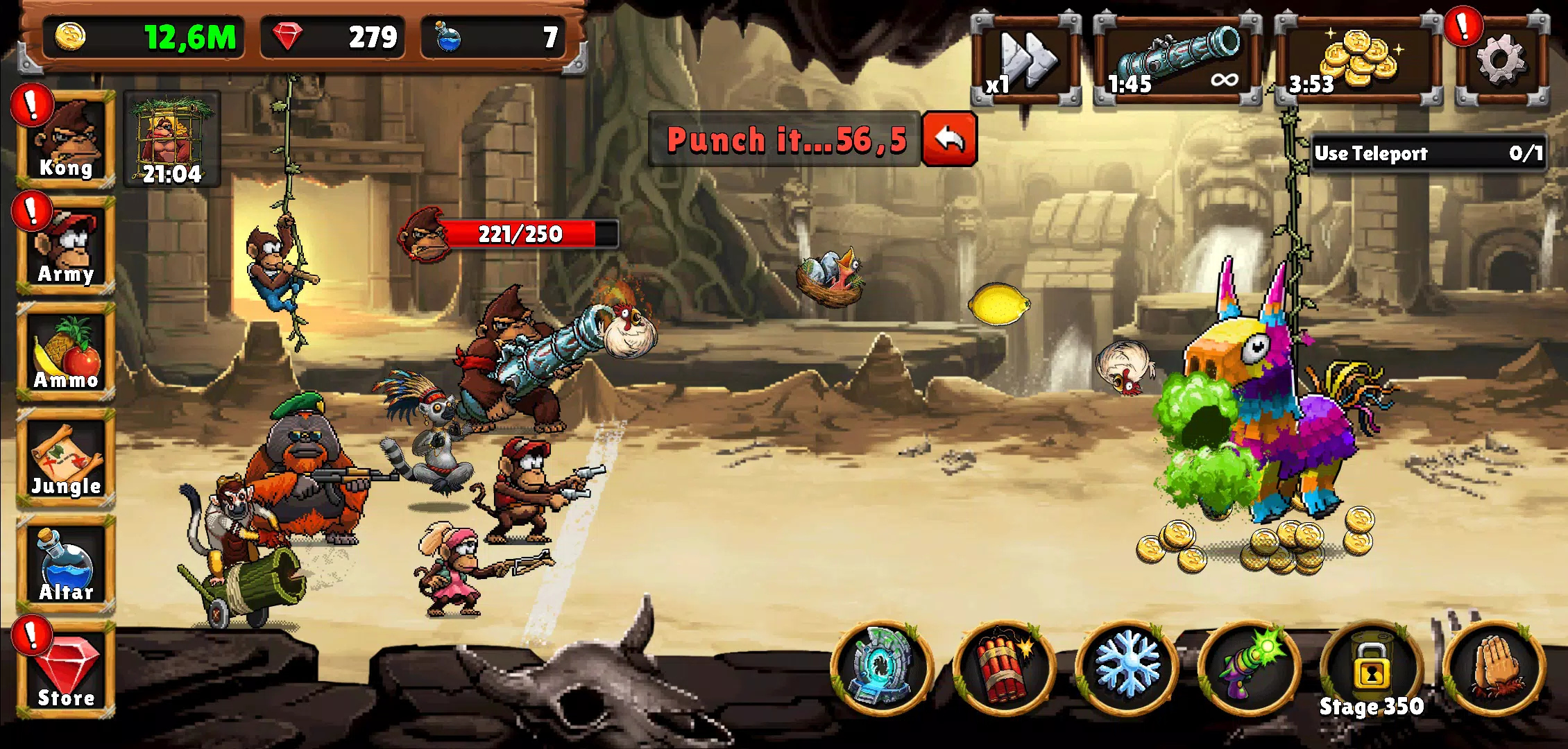Open the Army menu
The width and height of the screenshot is (1568, 749).
coord(66,245)
